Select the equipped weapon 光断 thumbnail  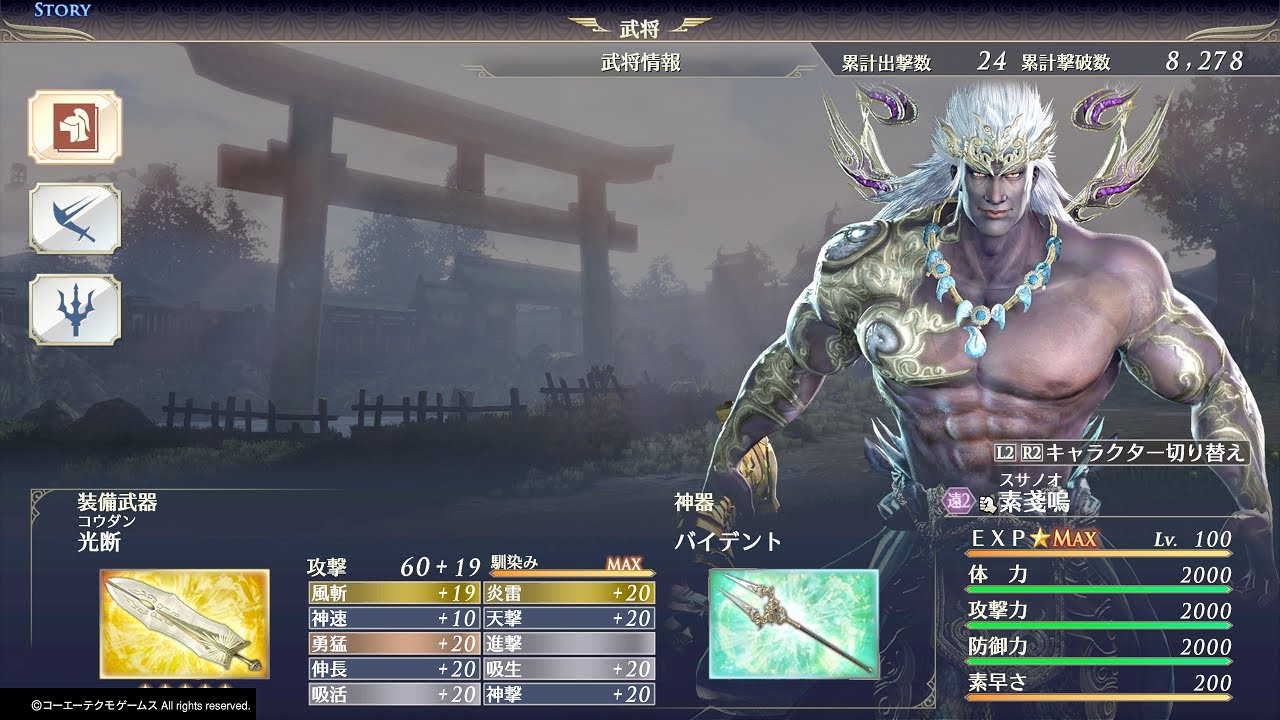point(184,624)
